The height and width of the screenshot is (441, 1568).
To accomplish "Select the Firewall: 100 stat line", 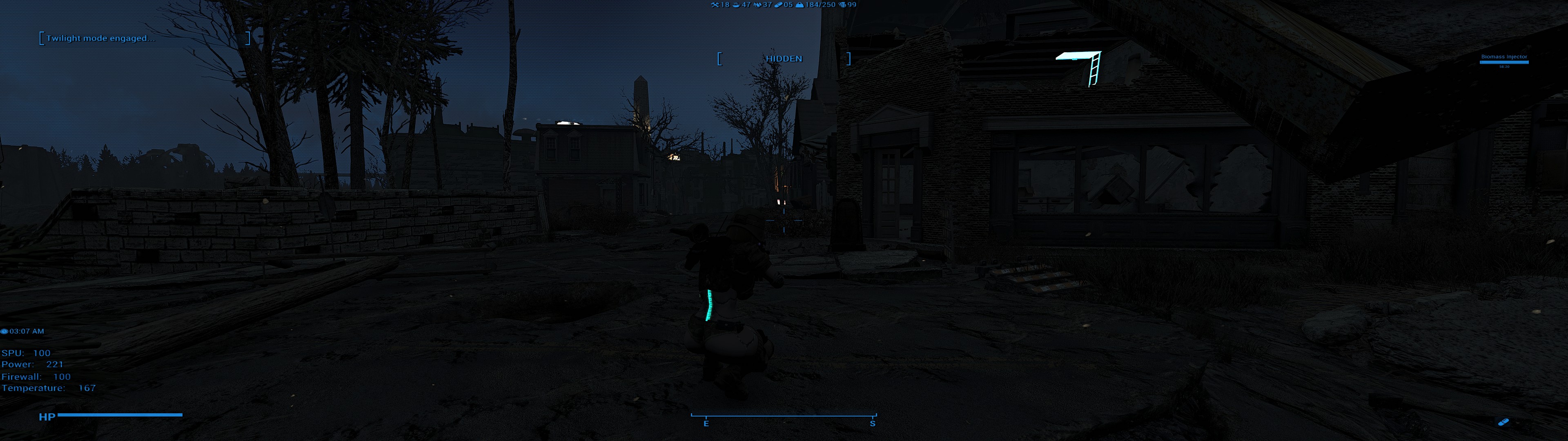I will pos(36,376).
